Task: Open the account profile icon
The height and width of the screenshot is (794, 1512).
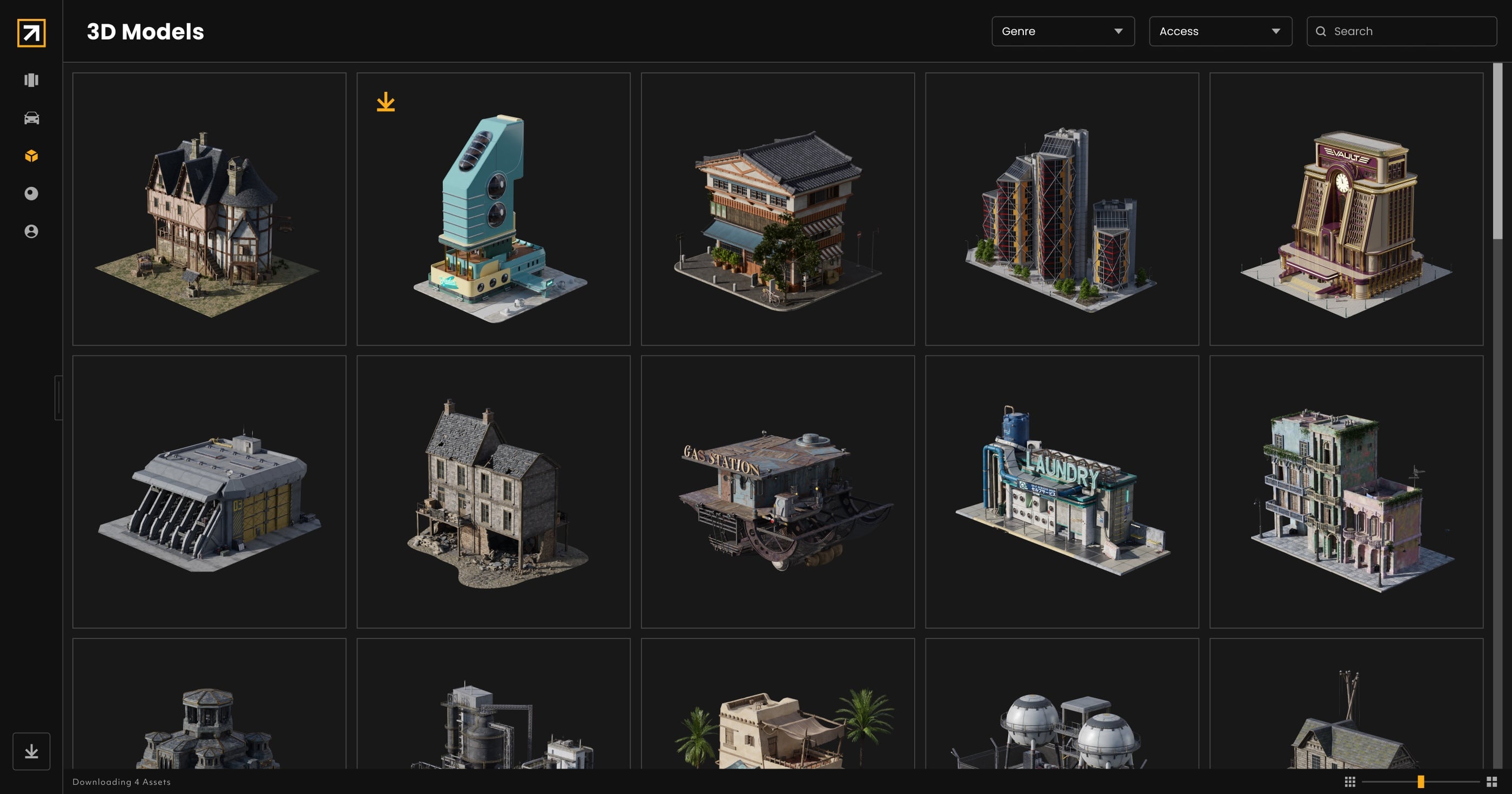Action: pos(31,231)
